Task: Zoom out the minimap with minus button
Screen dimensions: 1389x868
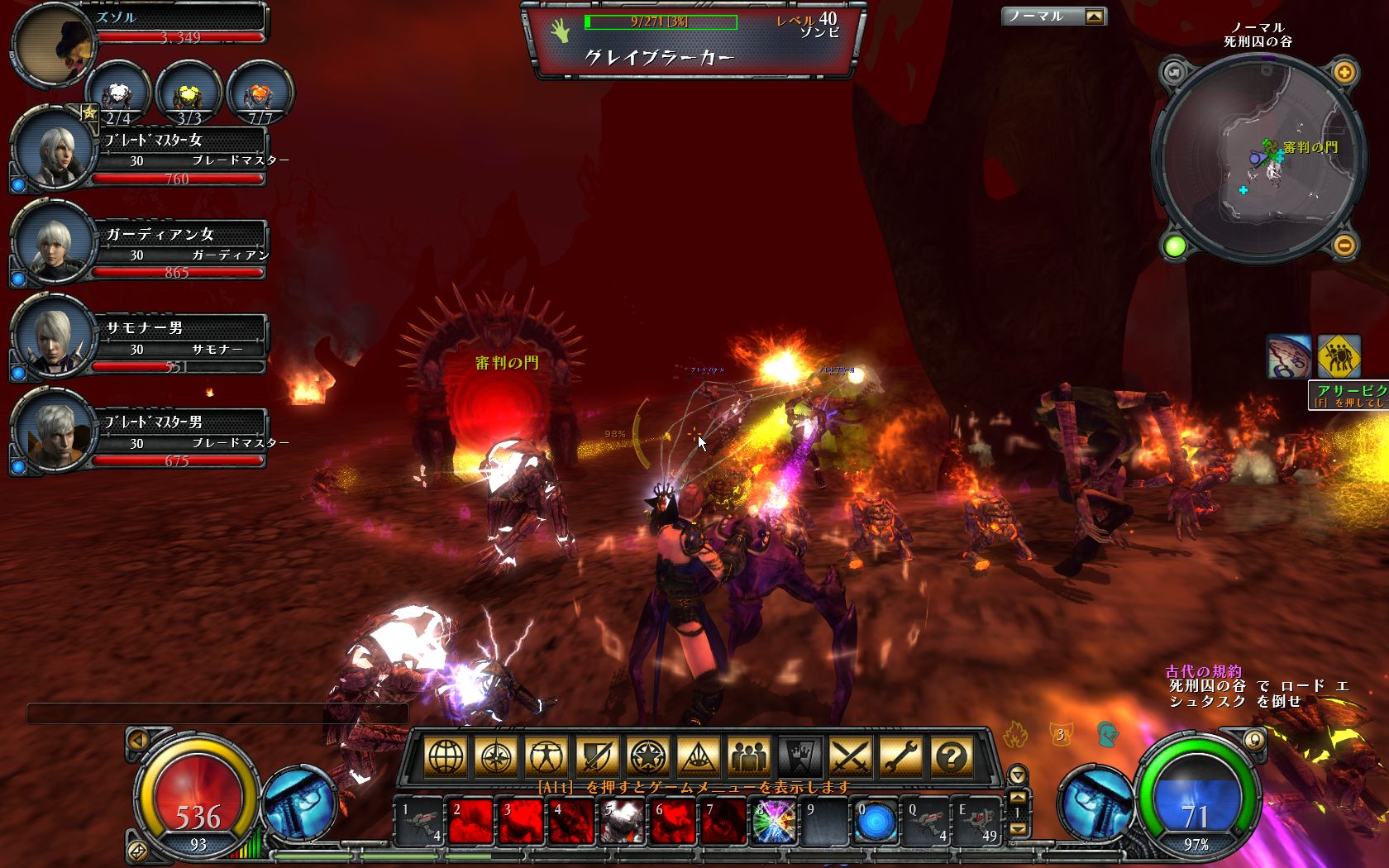Action: (x=1344, y=245)
